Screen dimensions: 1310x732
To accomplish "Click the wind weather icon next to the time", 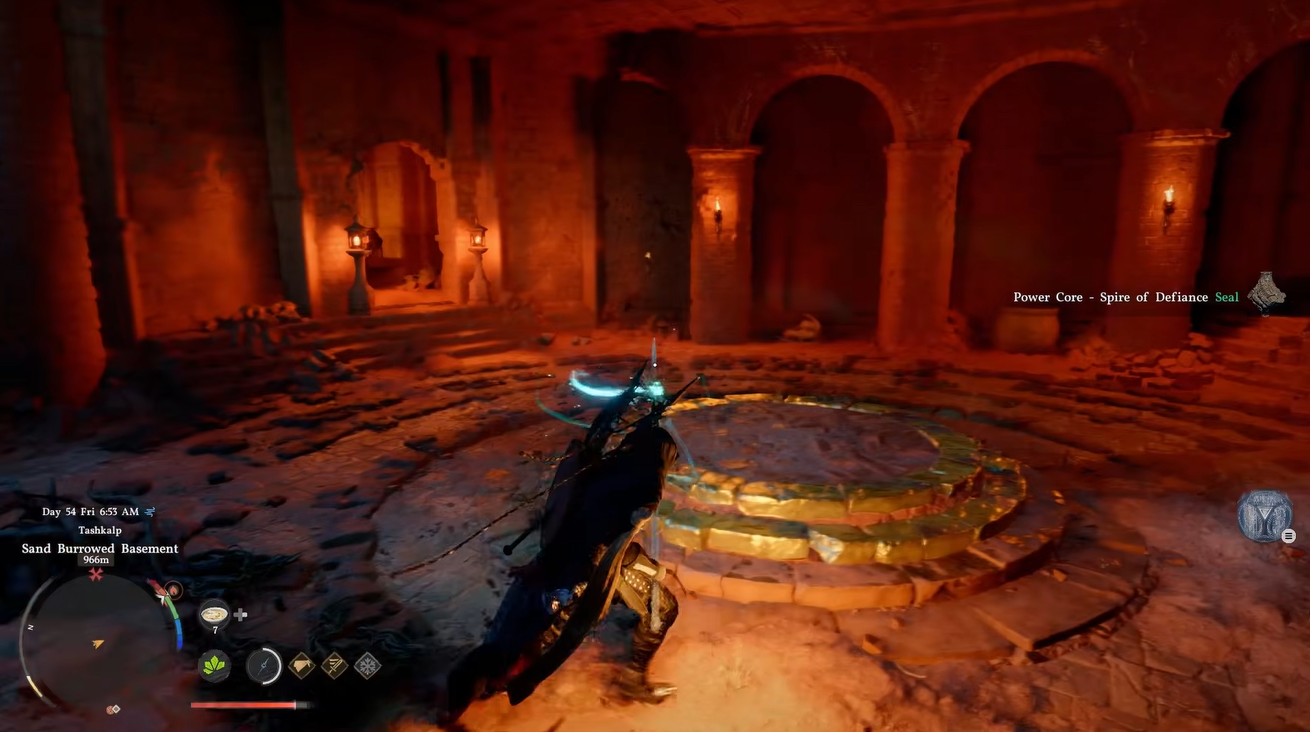I will [148, 510].
